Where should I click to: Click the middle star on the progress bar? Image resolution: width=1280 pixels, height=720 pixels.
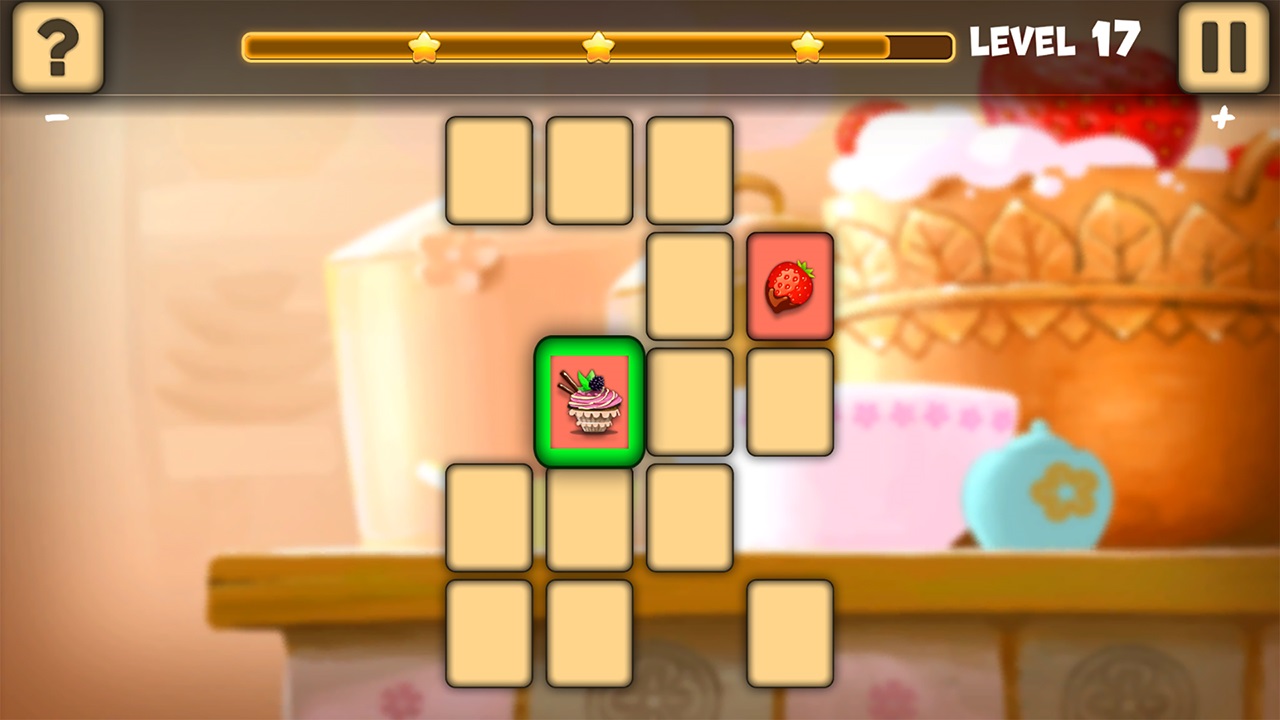coord(598,44)
